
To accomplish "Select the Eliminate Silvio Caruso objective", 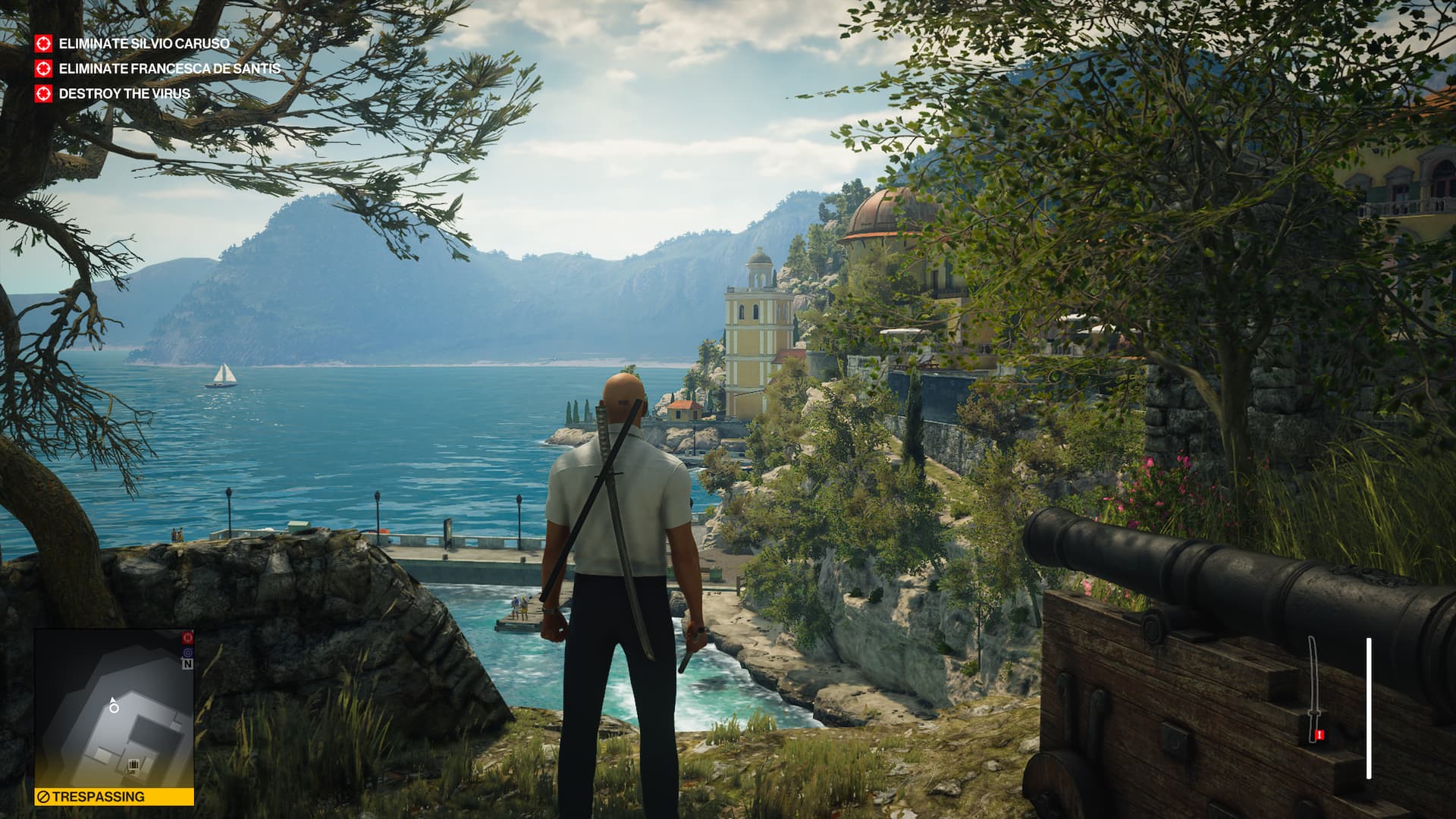I will [143, 44].
